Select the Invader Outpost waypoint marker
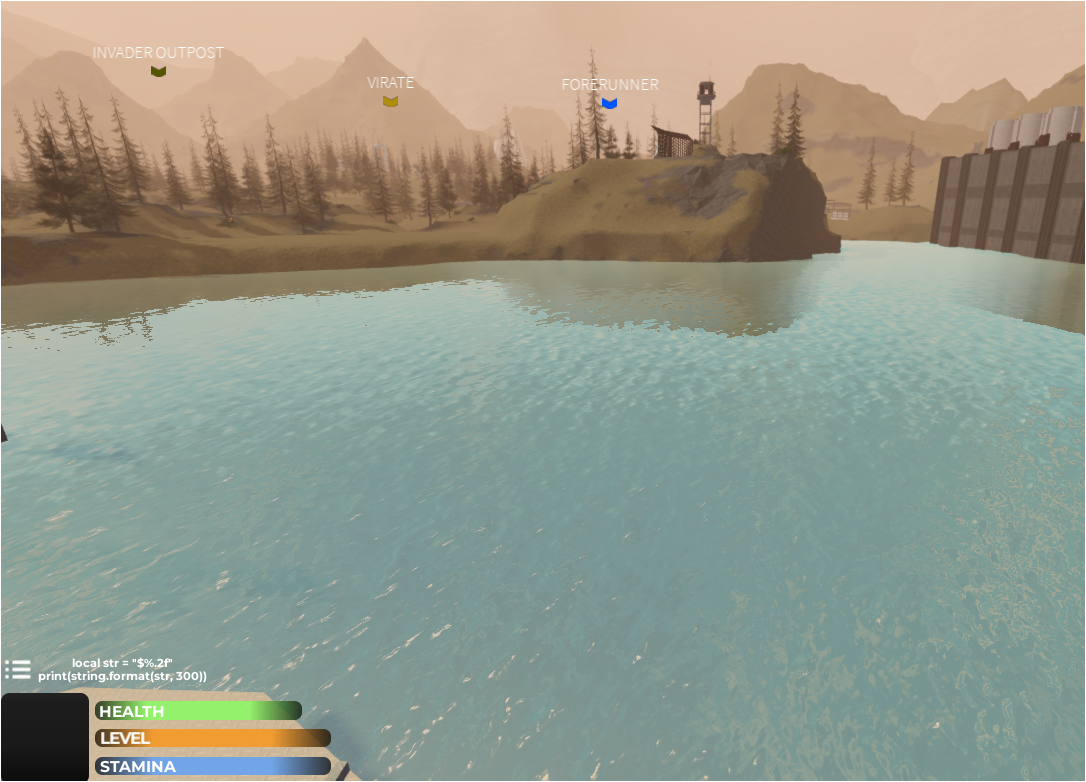 tap(158, 71)
